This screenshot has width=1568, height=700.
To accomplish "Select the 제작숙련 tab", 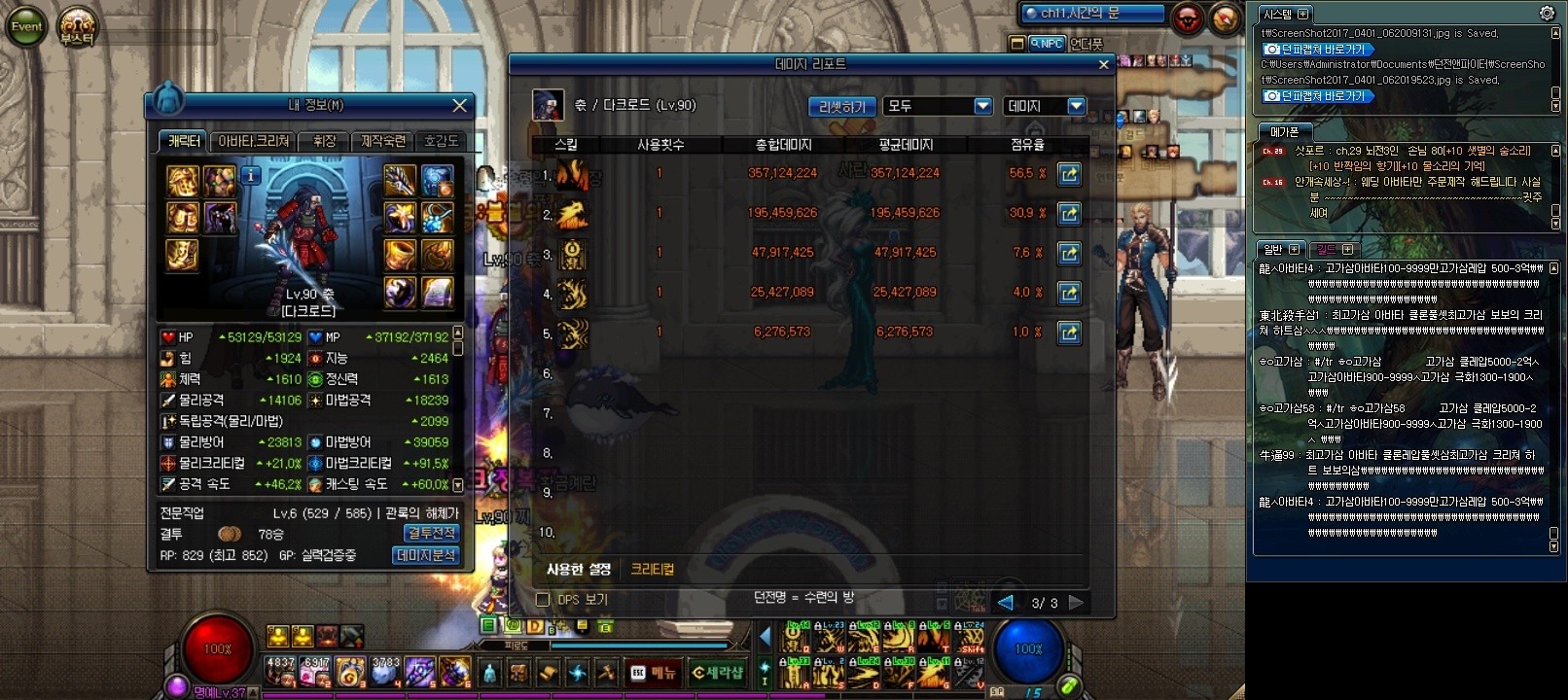I will [383, 142].
